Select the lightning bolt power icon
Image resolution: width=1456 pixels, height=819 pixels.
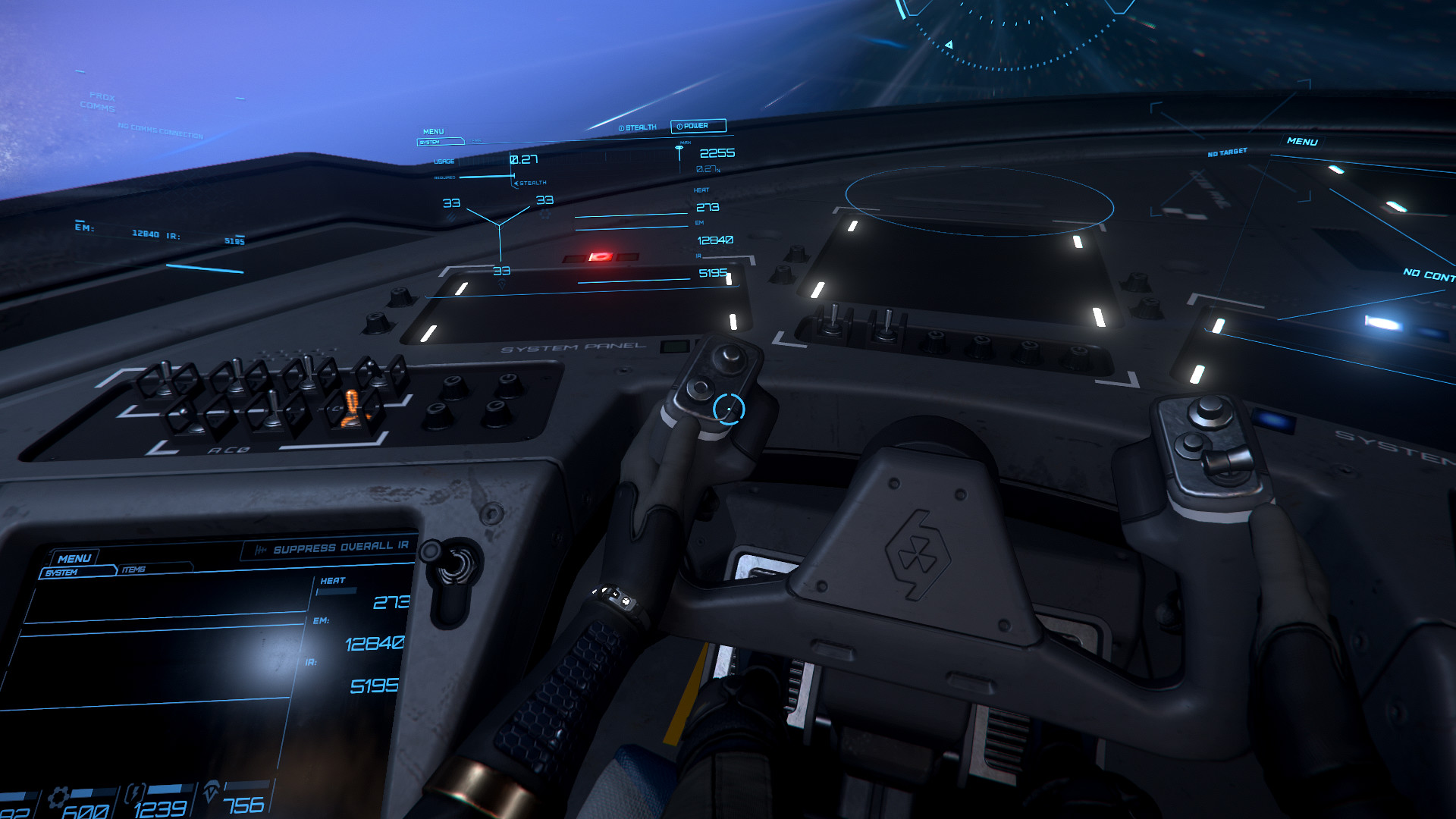[x=135, y=795]
